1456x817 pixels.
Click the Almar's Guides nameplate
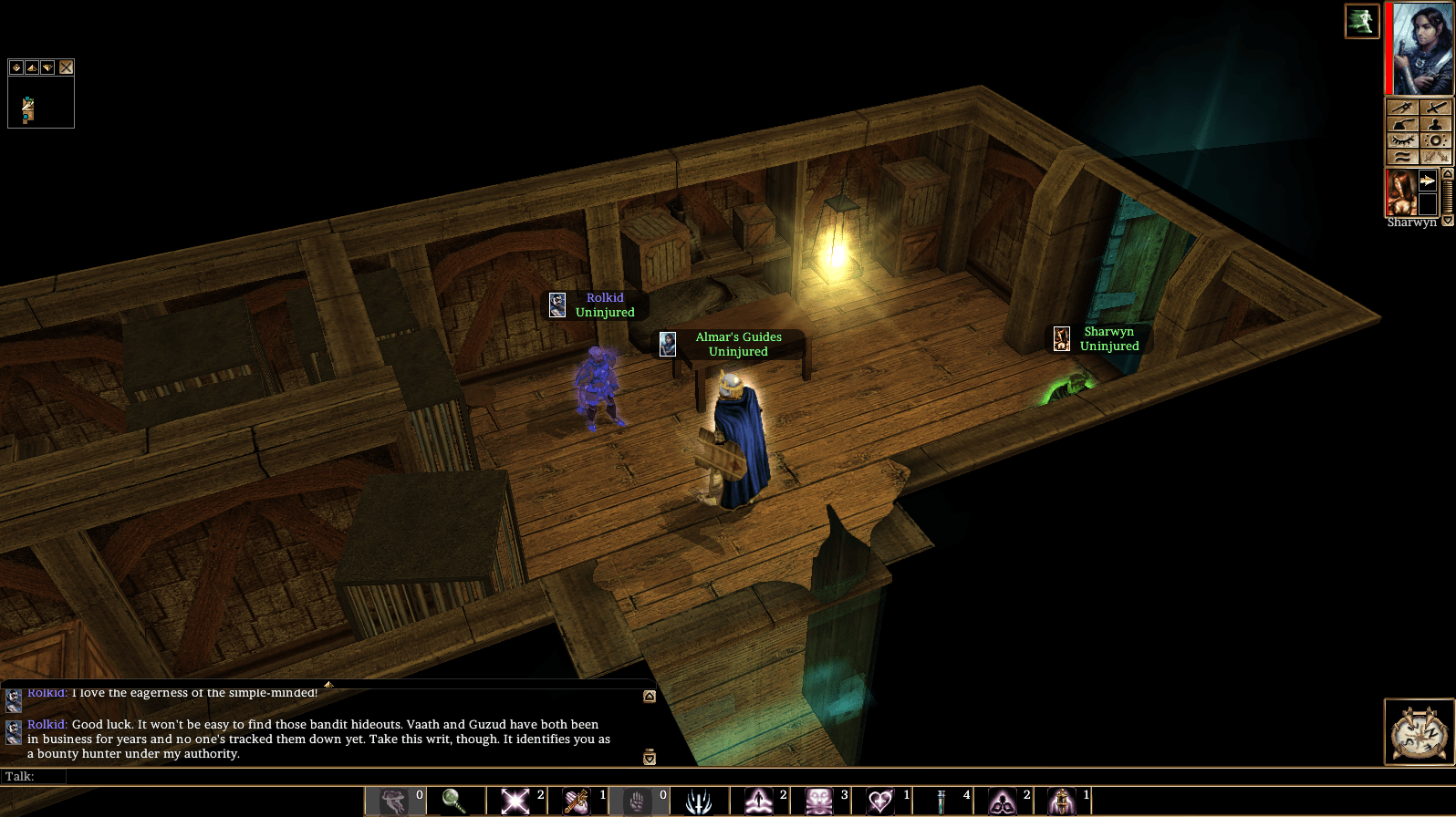[739, 344]
